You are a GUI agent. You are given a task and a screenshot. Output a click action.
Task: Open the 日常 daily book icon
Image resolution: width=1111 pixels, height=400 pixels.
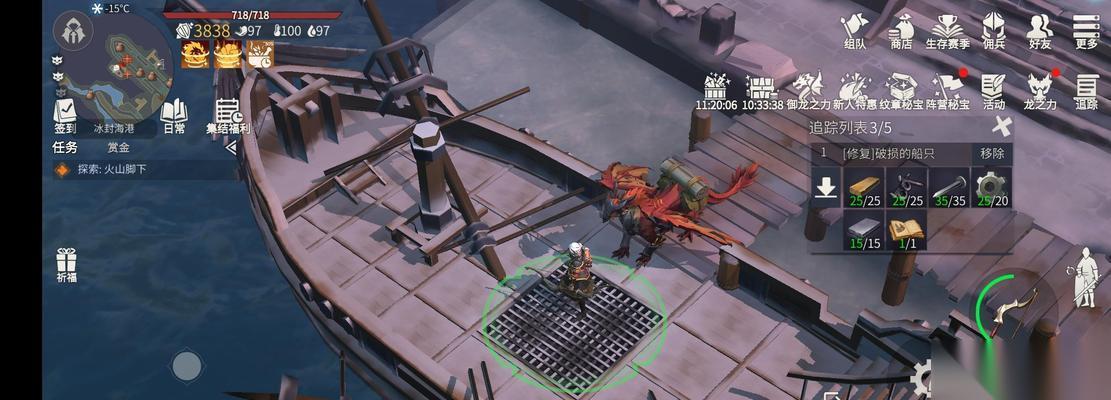click(174, 115)
